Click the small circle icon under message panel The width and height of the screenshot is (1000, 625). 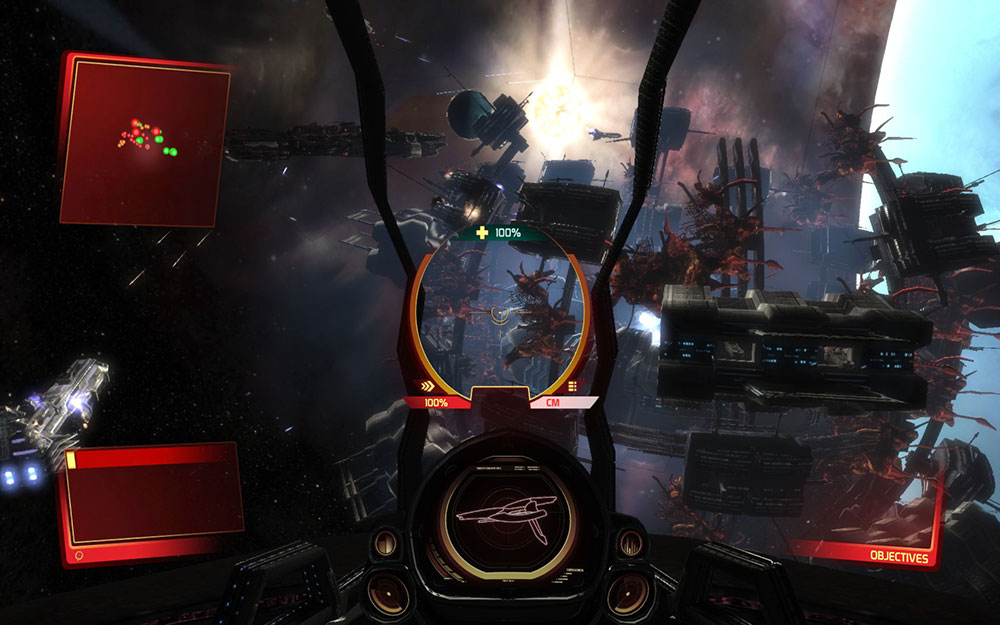click(79, 553)
